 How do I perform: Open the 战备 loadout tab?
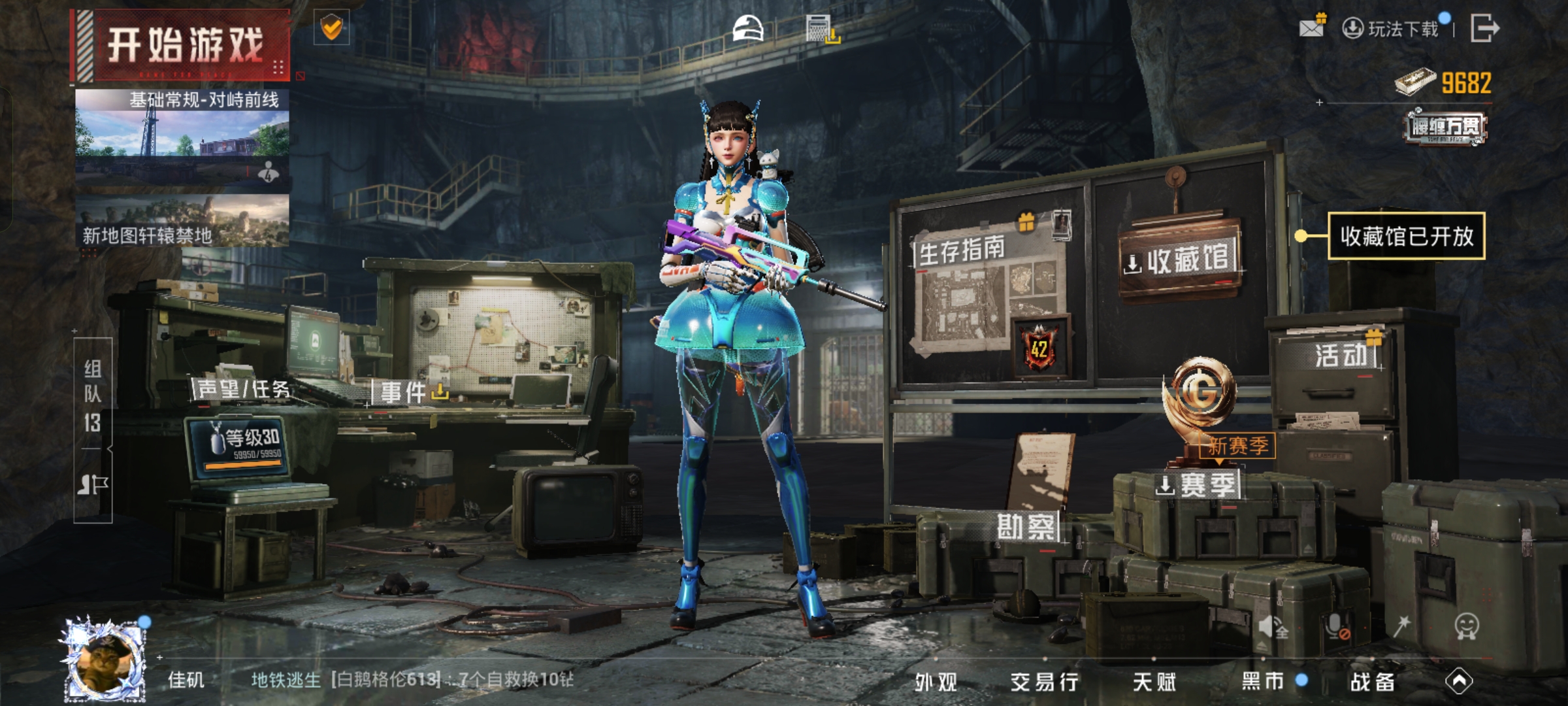(x=1373, y=682)
